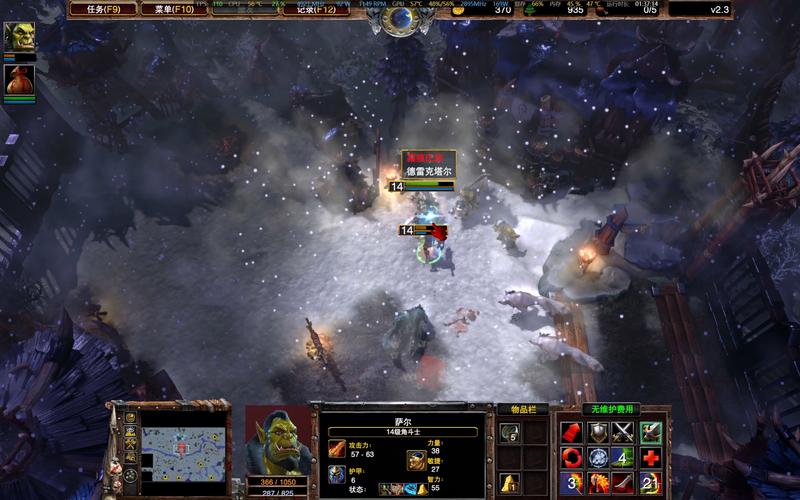Image resolution: width=800 pixels, height=500 pixels.
Task: Select the crossed swords Attack command
Action: pyautogui.click(x=624, y=432)
